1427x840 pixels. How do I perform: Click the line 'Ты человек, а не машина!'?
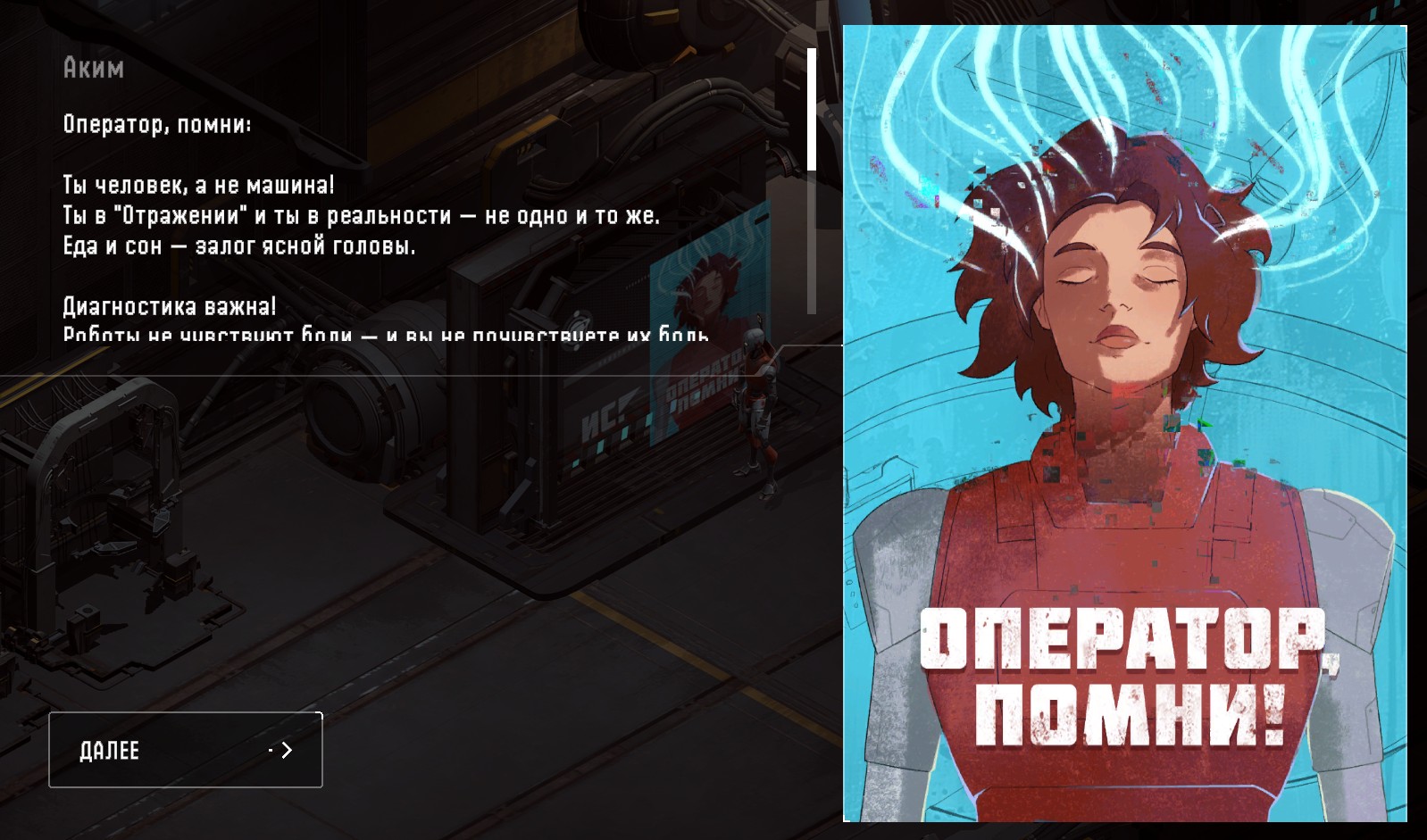click(196, 185)
